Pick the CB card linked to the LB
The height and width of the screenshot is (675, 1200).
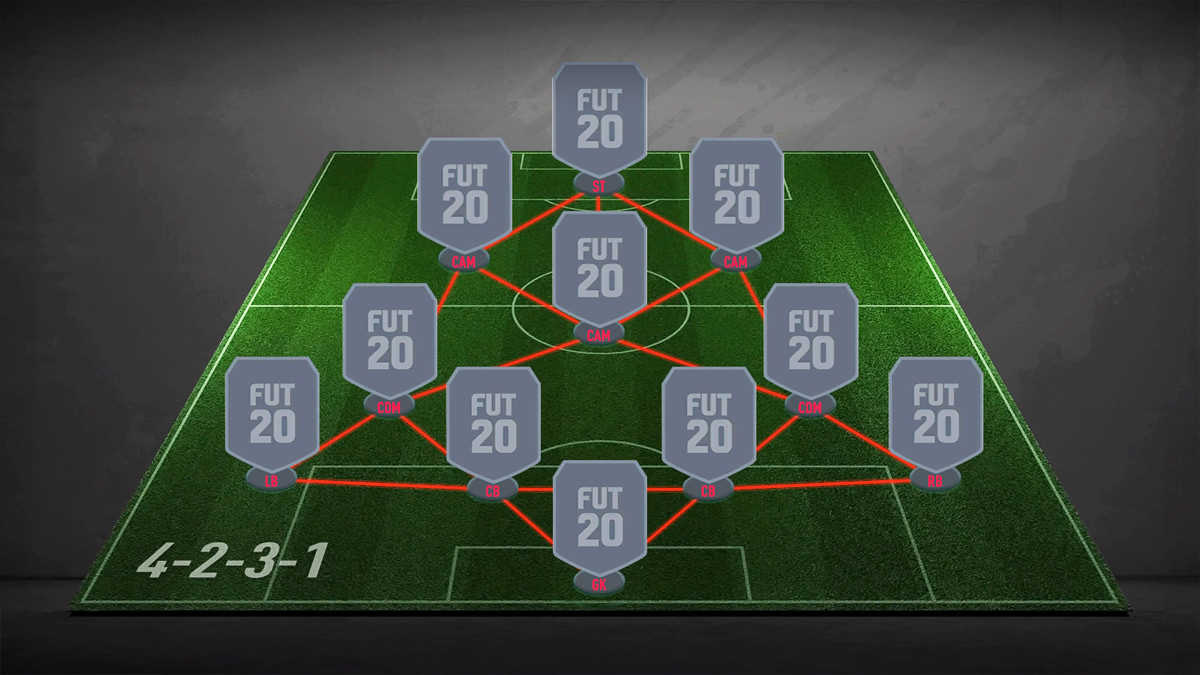(x=493, y=424)
